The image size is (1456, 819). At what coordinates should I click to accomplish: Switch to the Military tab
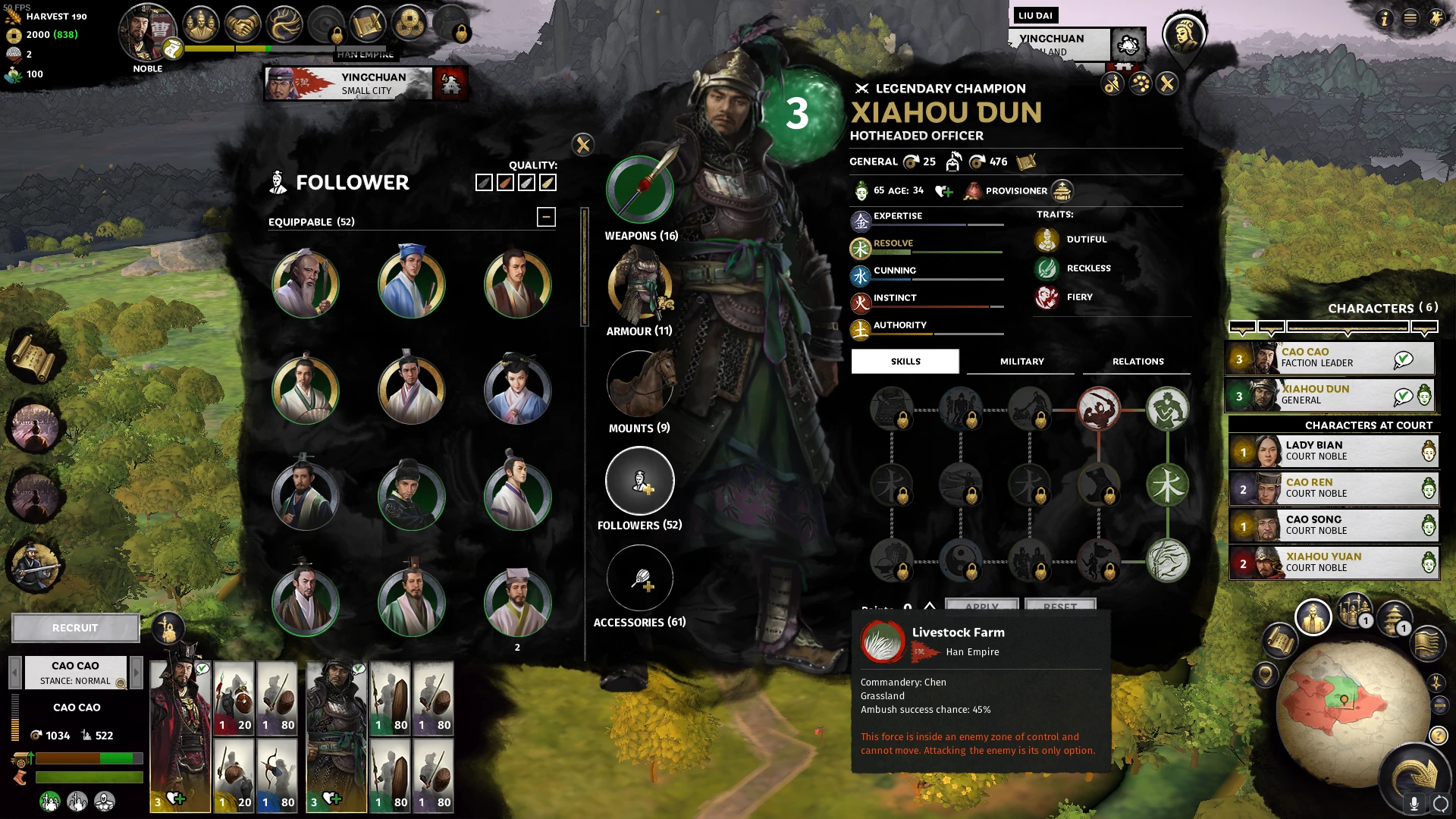pos(1021,362)
